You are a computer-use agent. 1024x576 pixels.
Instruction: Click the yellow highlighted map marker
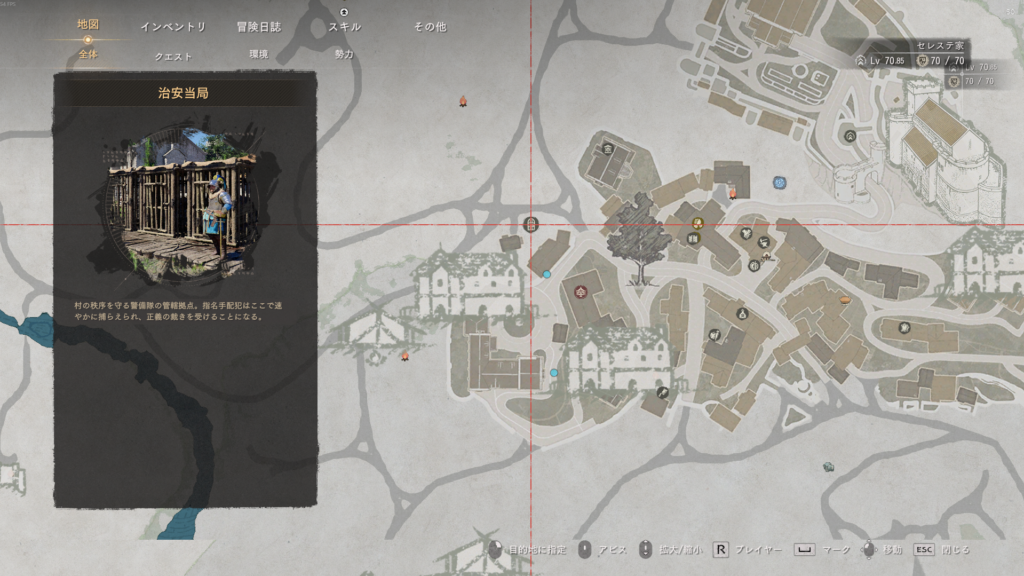coord(698,221)
